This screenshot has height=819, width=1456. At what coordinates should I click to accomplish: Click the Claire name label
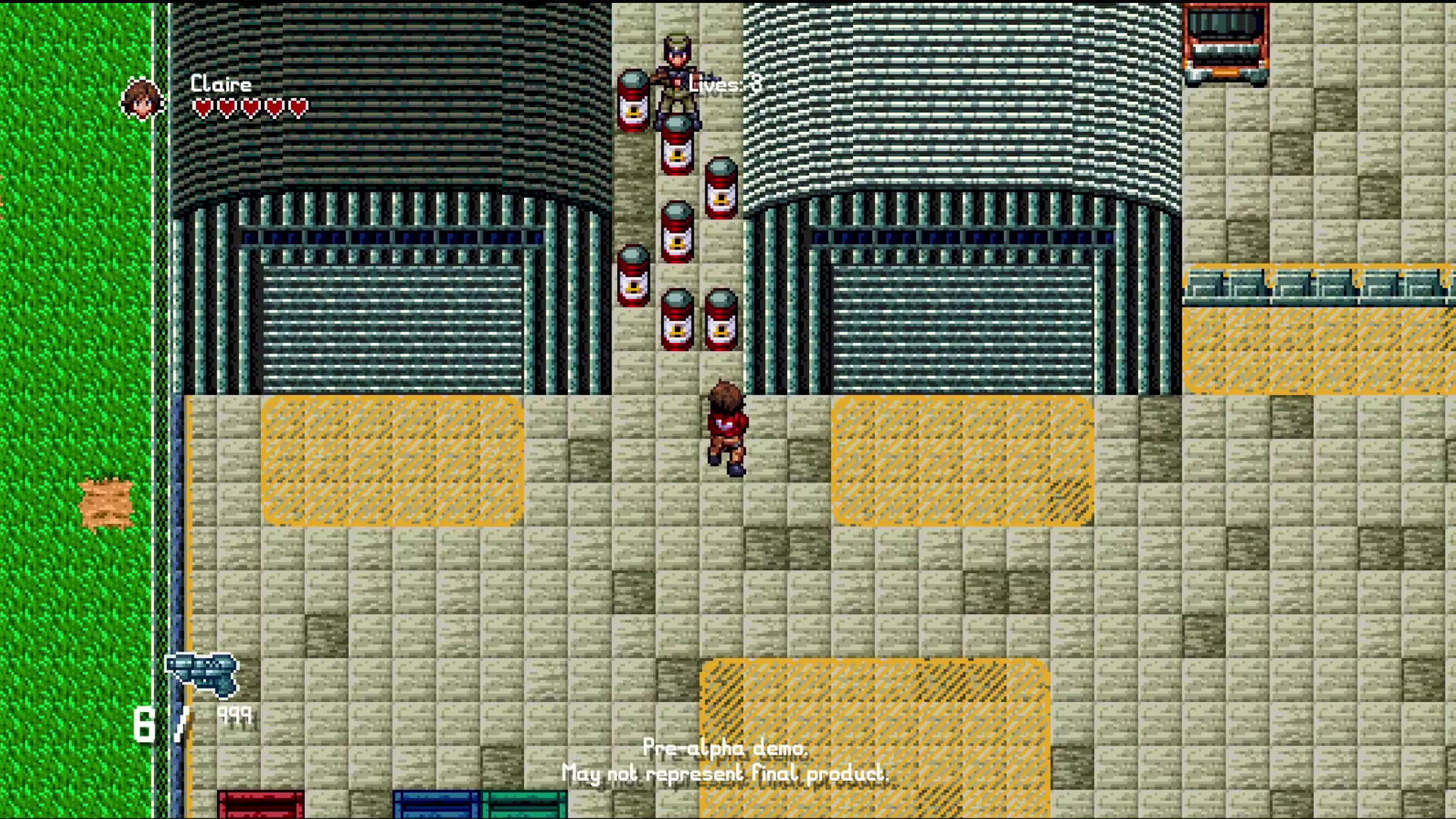click(x=220, y=83)
